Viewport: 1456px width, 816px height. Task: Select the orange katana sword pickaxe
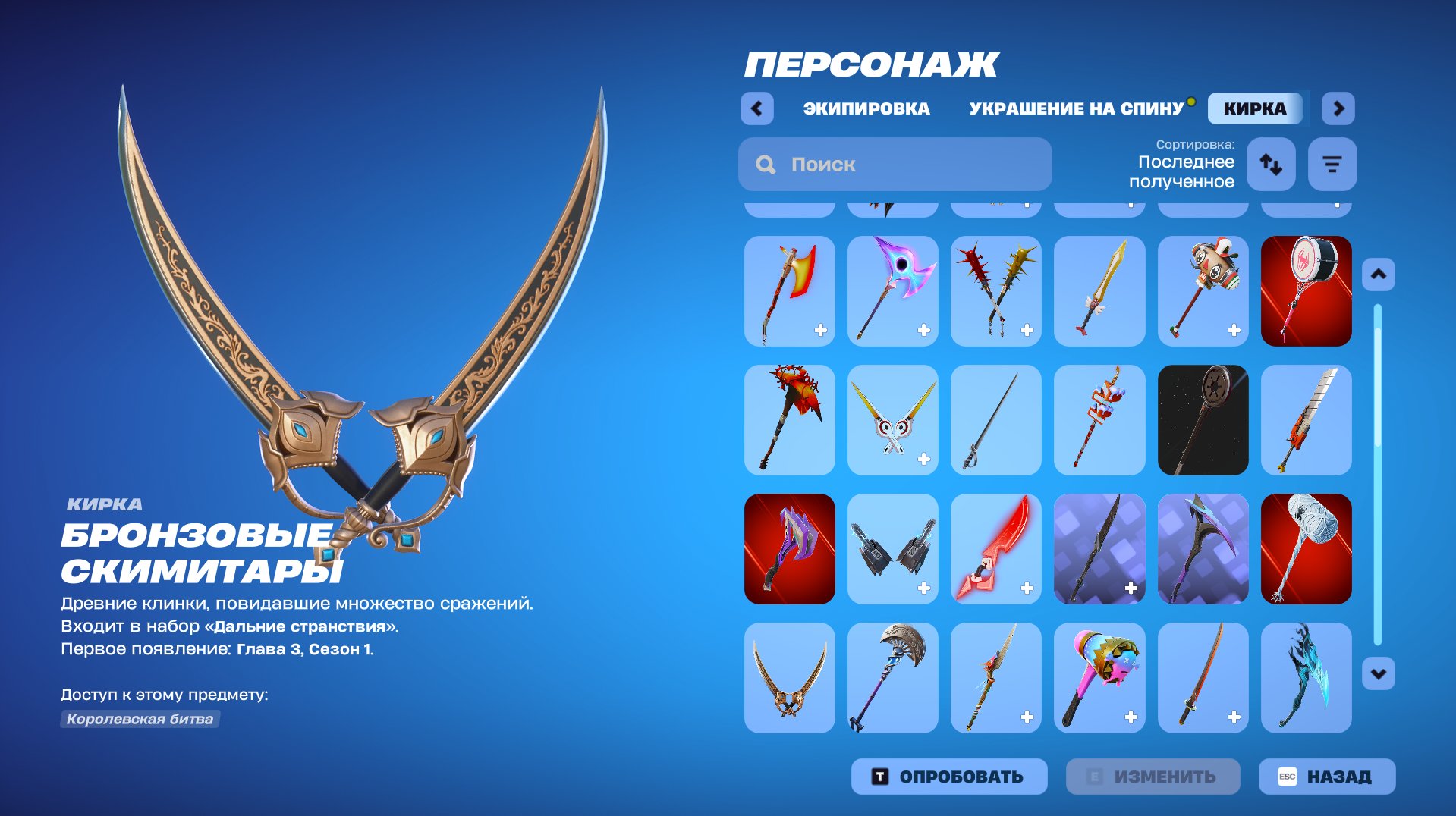[1203, 678]
